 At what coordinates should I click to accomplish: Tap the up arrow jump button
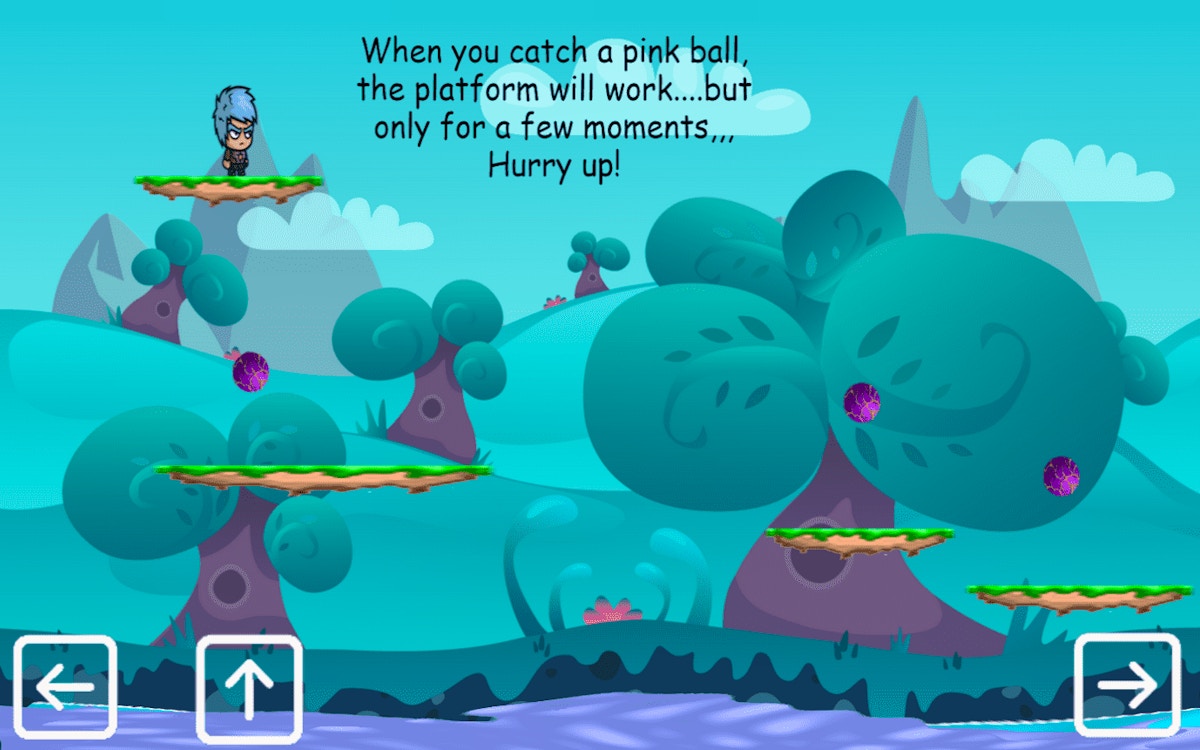click(x=249, y=687)
